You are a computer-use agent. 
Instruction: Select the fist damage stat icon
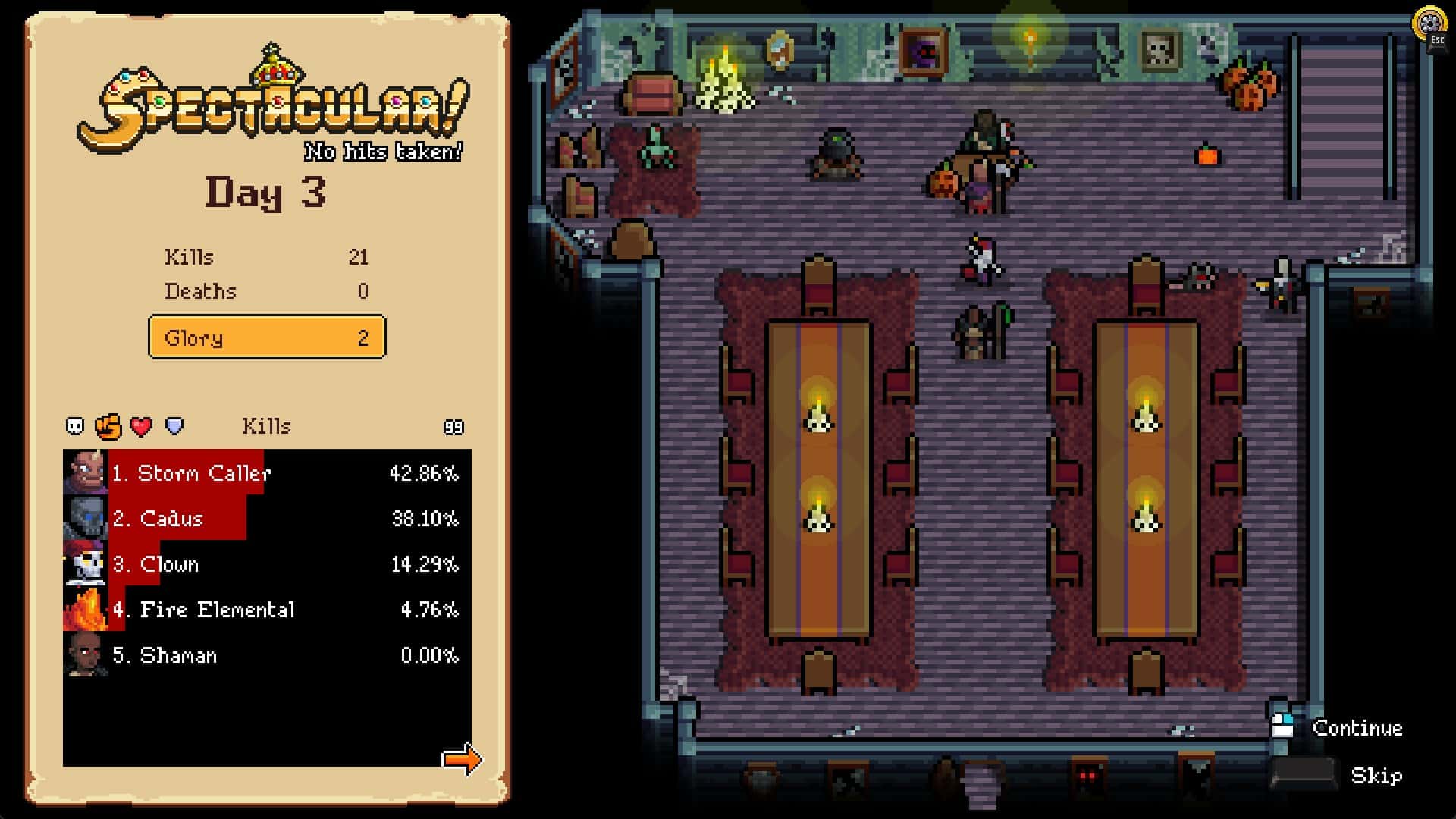107,426
